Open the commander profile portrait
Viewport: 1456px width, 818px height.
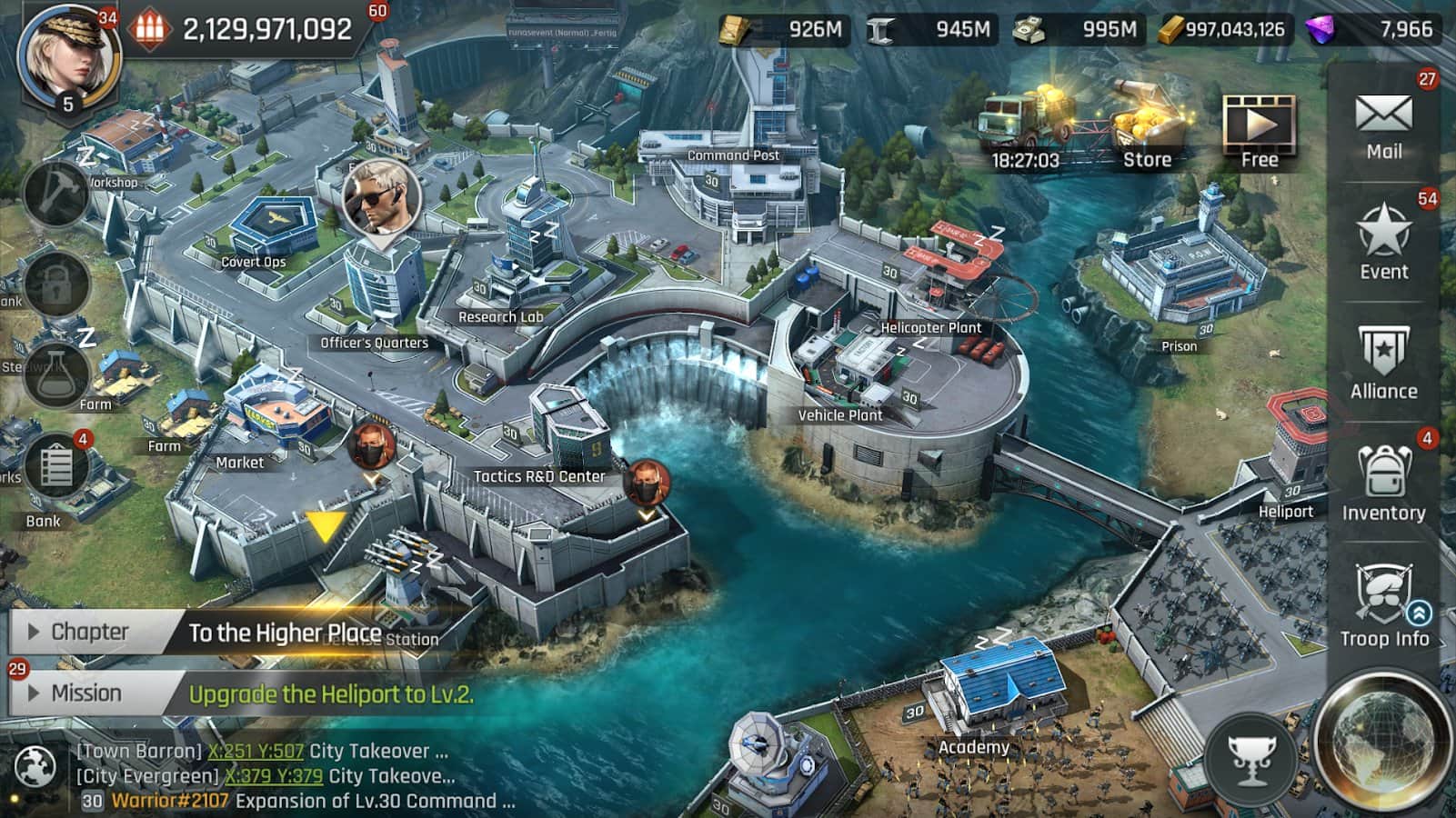(69, 56)
